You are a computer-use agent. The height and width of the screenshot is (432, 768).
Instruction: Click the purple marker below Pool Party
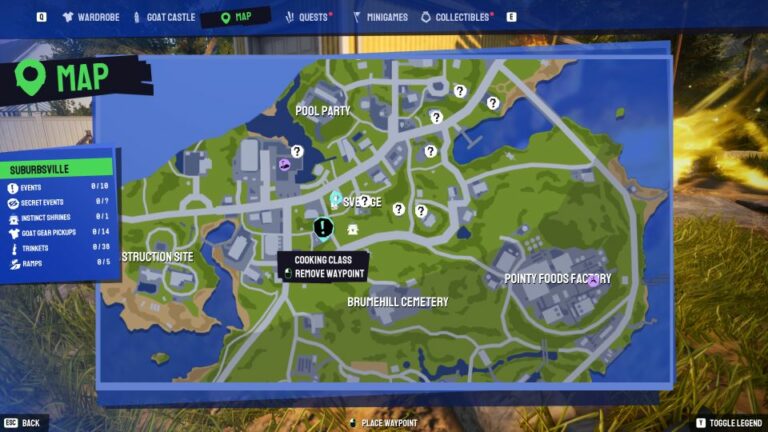pyautogui.click(x=285, y=165)
